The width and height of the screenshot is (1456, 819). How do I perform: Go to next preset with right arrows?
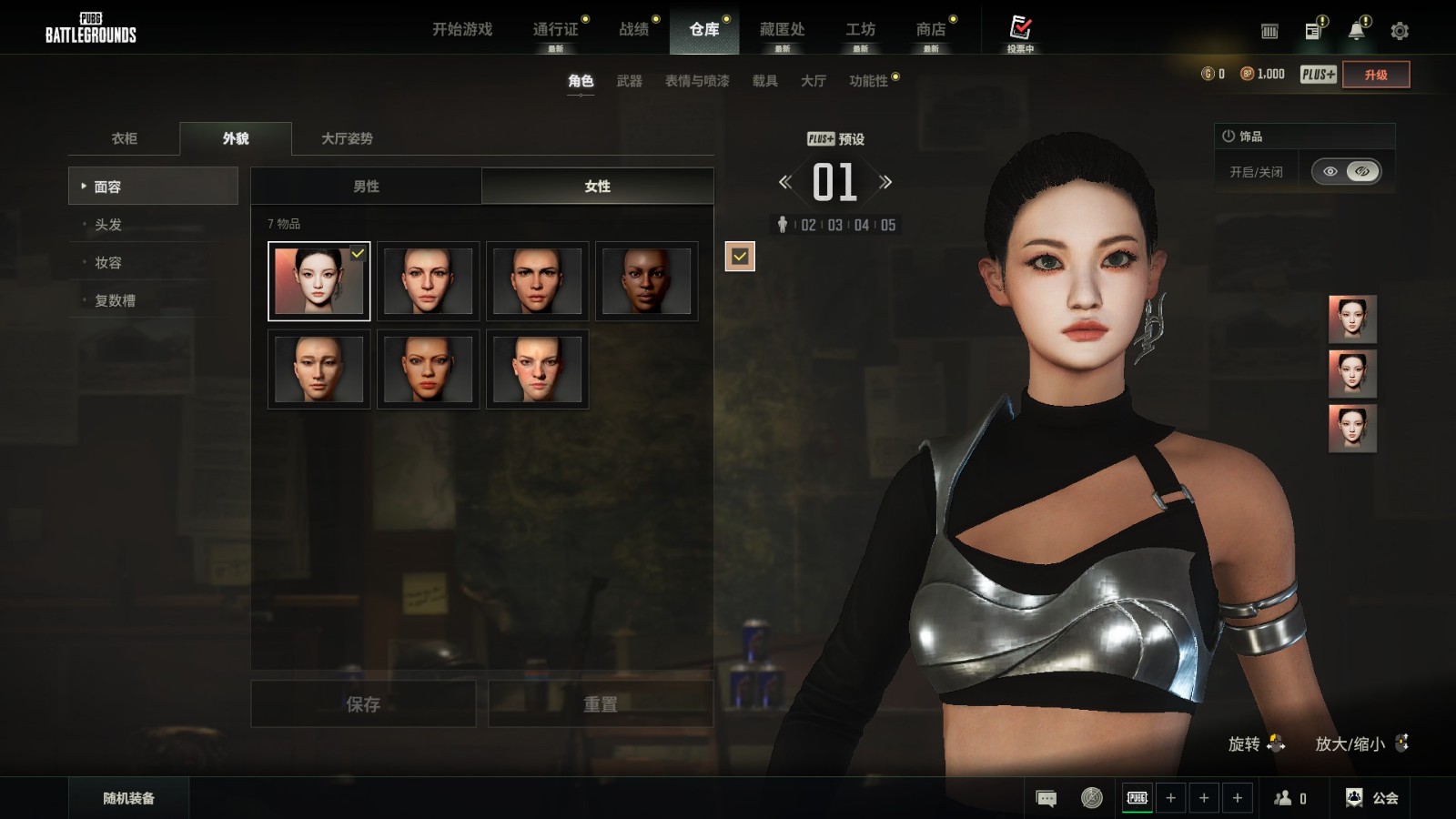[885, 182]
